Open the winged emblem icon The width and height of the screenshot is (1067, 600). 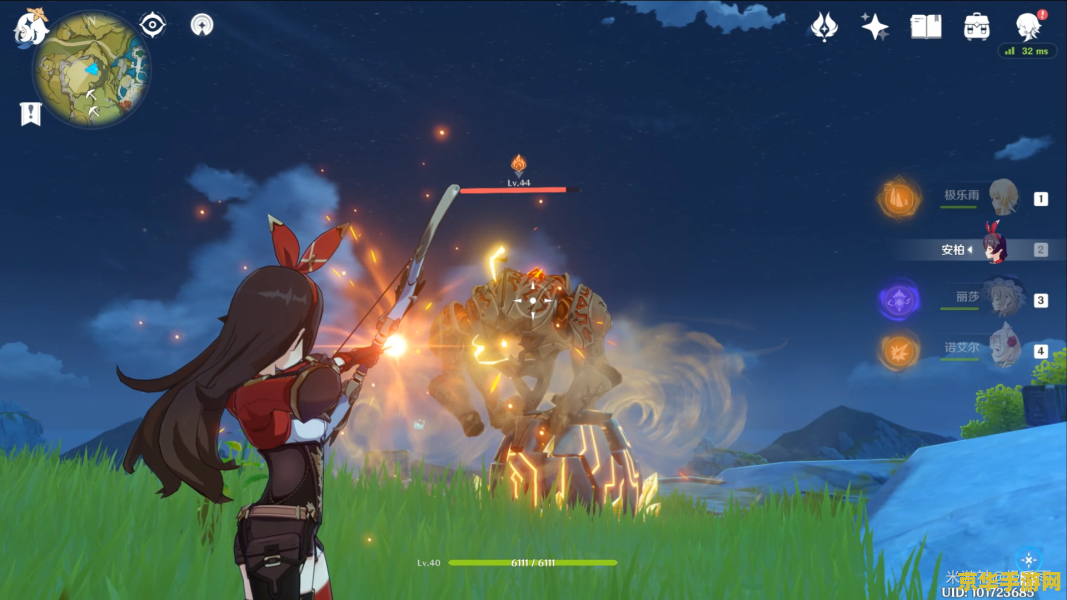[824, 27]
